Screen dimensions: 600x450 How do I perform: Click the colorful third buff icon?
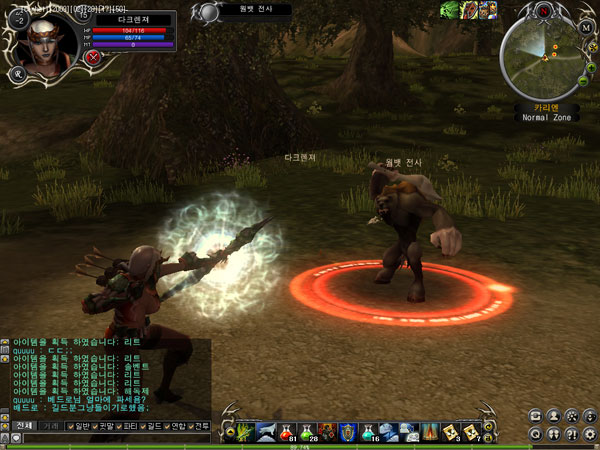pyautogui.click(x=484, y=11)
